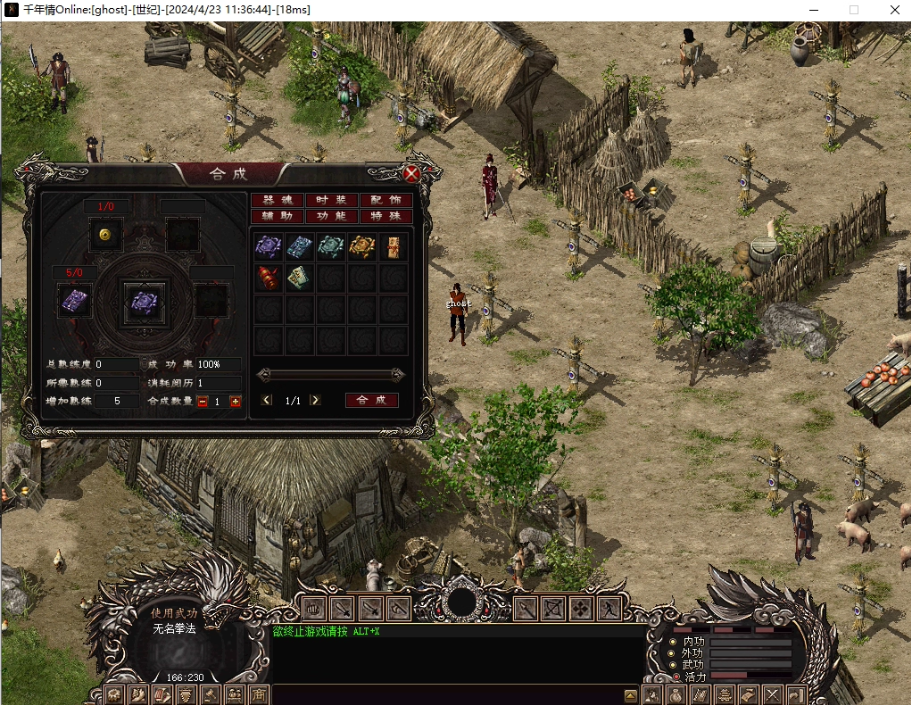This screenshot has height=705, width=911.
Task: Decrease craft quantity with the minus button
Action: click(x=202, y=401)
